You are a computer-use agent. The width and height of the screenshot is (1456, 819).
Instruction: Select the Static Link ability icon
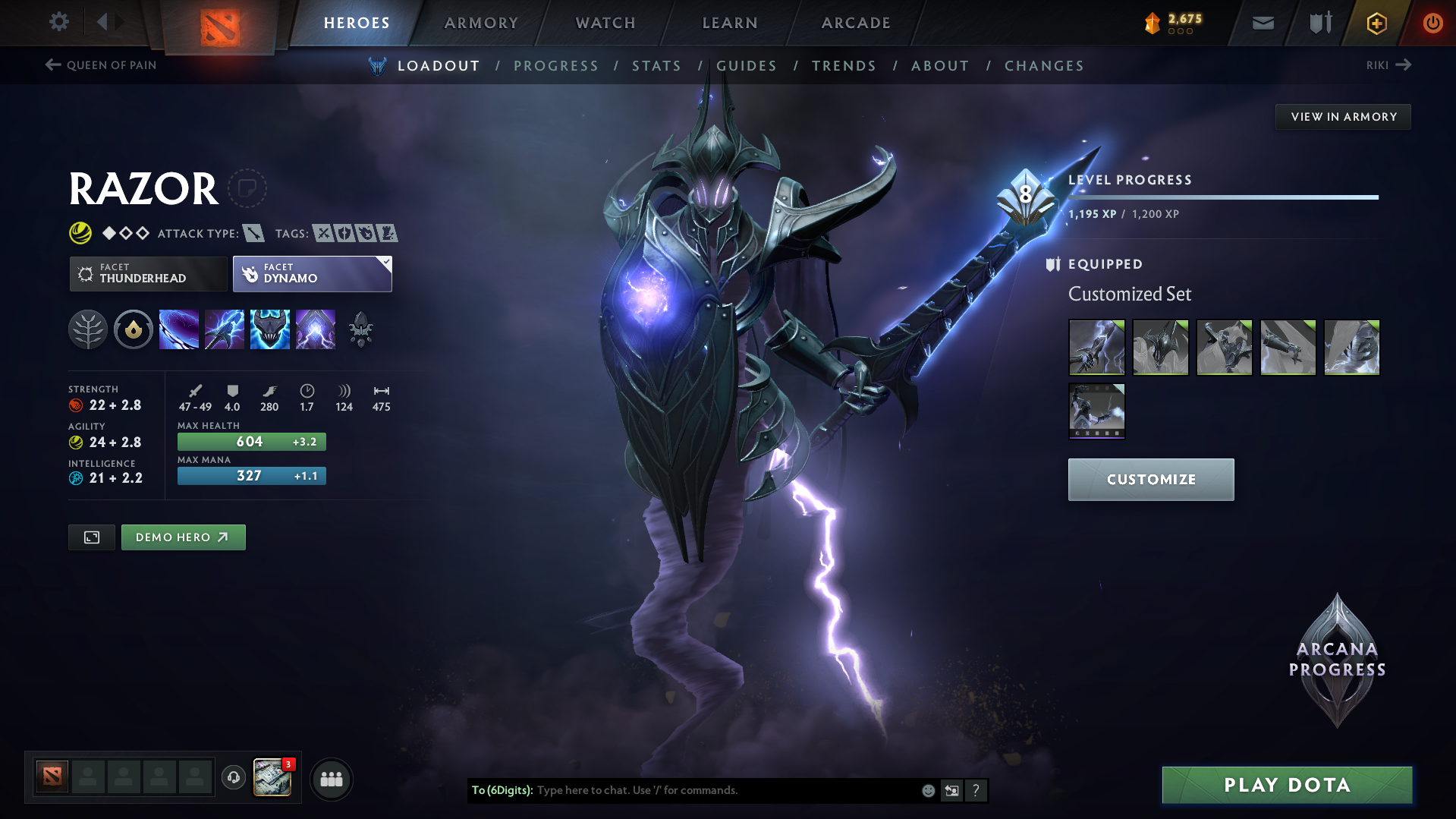pos(225,329)
